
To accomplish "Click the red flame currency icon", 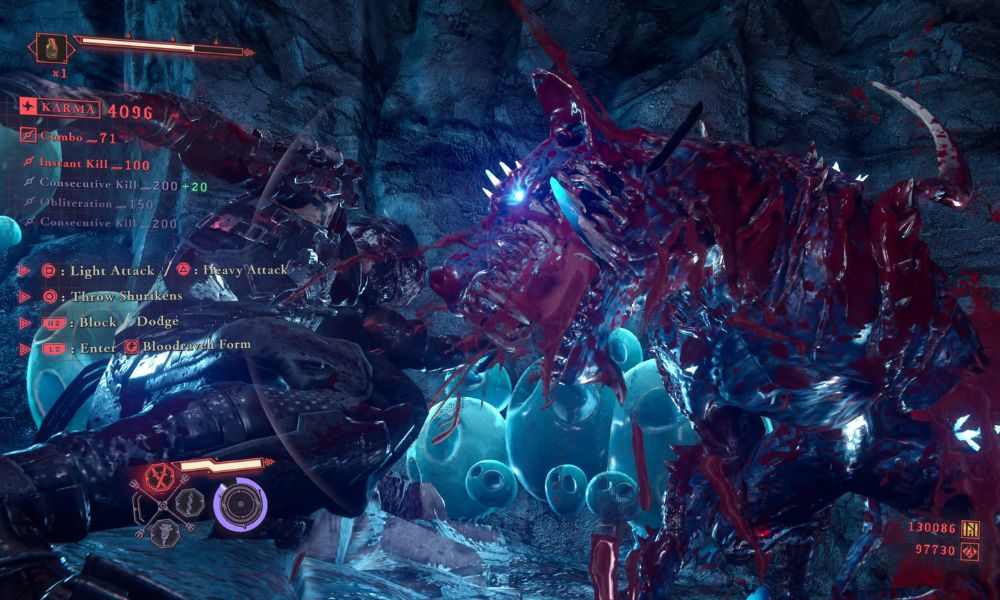I will [969, 551].
